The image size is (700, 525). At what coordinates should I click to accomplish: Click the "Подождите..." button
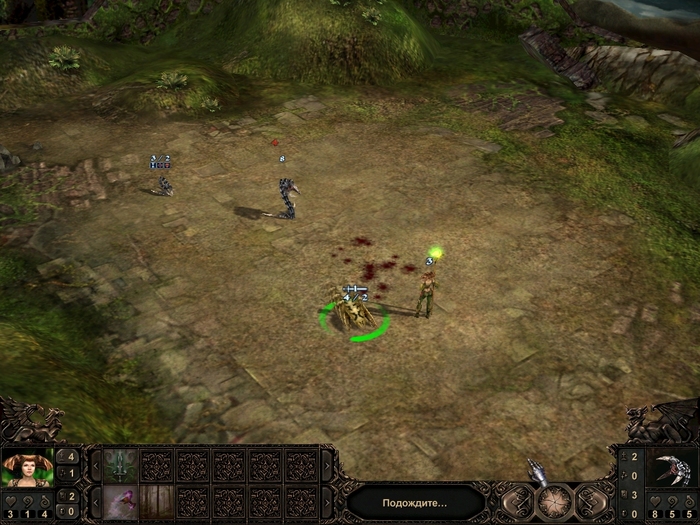click(417, 502)
